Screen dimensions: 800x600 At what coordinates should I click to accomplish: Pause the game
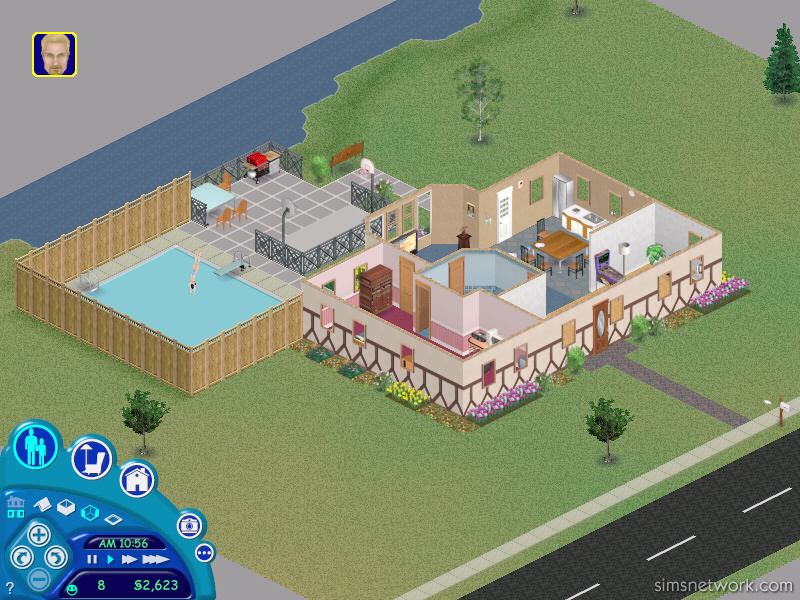[x=92, y=559]
